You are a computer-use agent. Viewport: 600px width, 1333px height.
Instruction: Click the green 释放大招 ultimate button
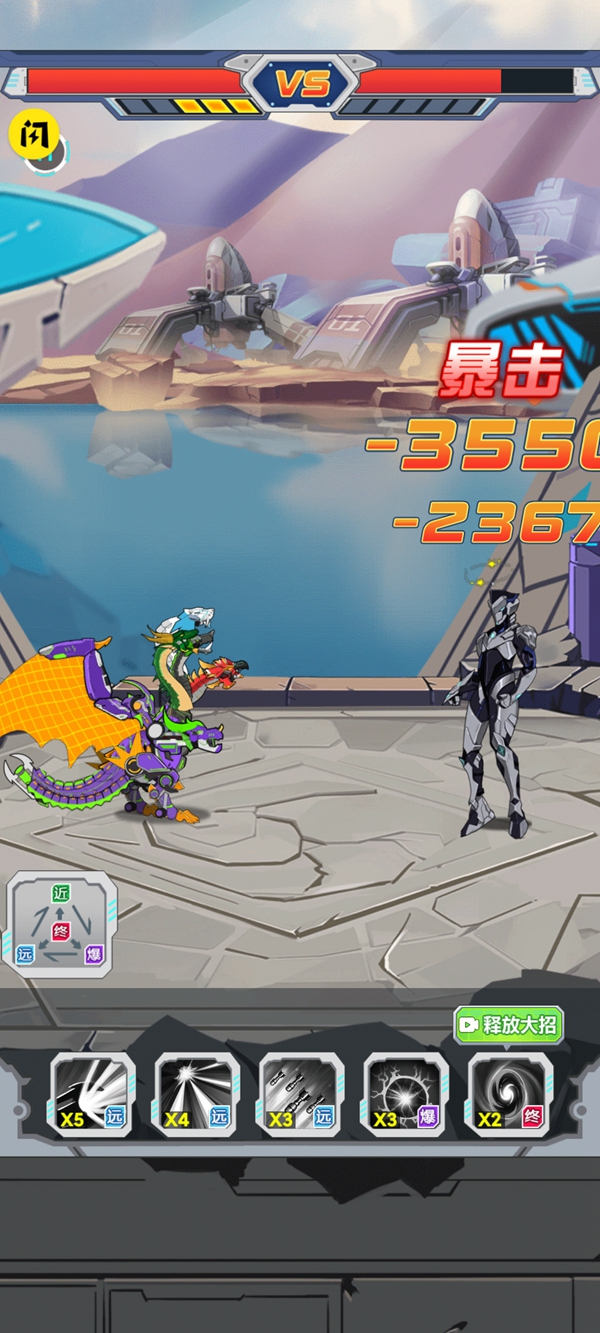coord(508,1025)
